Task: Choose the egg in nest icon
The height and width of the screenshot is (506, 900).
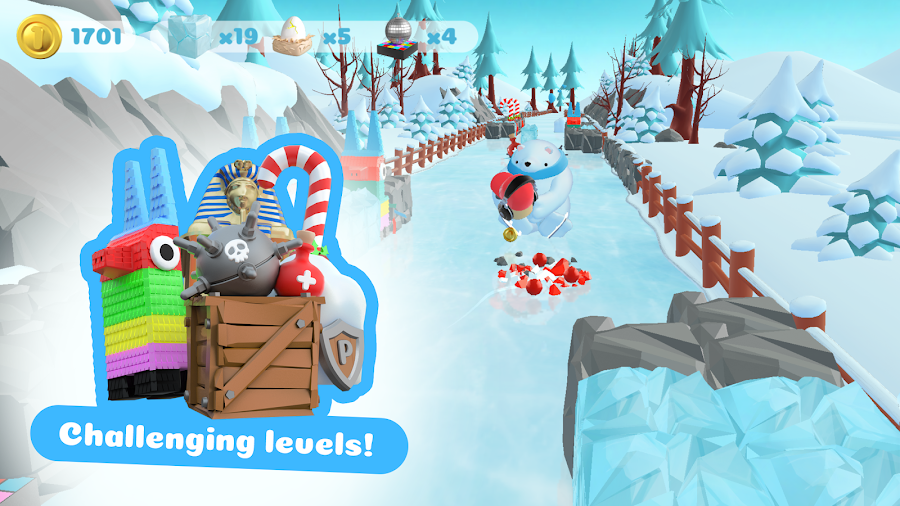Action: 293,37
